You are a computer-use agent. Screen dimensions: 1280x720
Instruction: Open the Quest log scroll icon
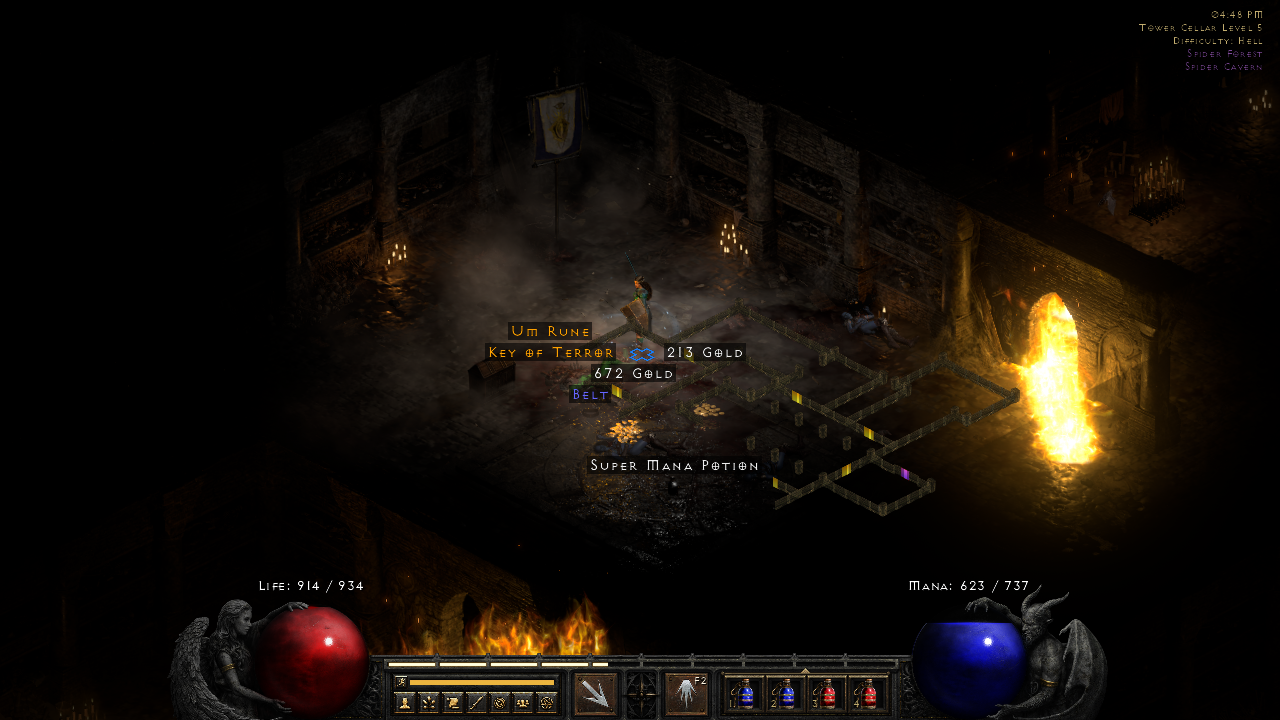point(452,701)
